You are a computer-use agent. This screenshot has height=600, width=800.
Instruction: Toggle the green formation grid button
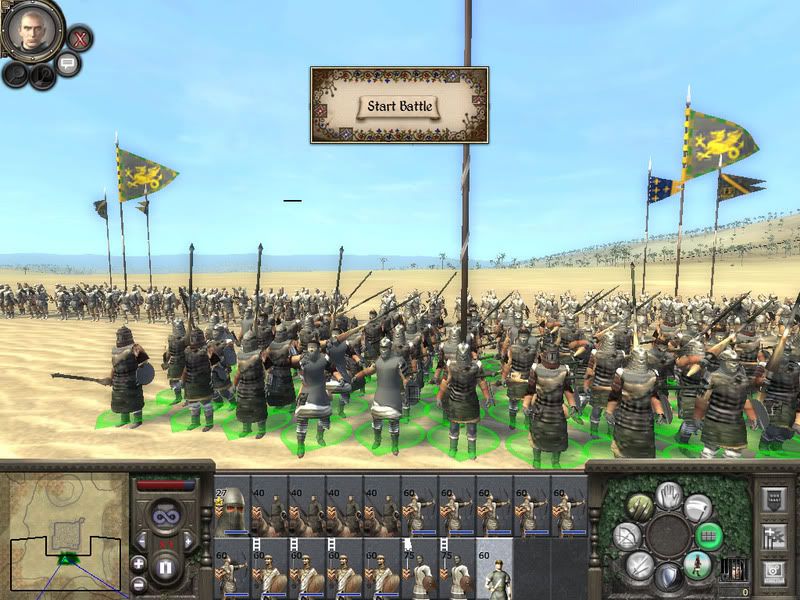709,536
